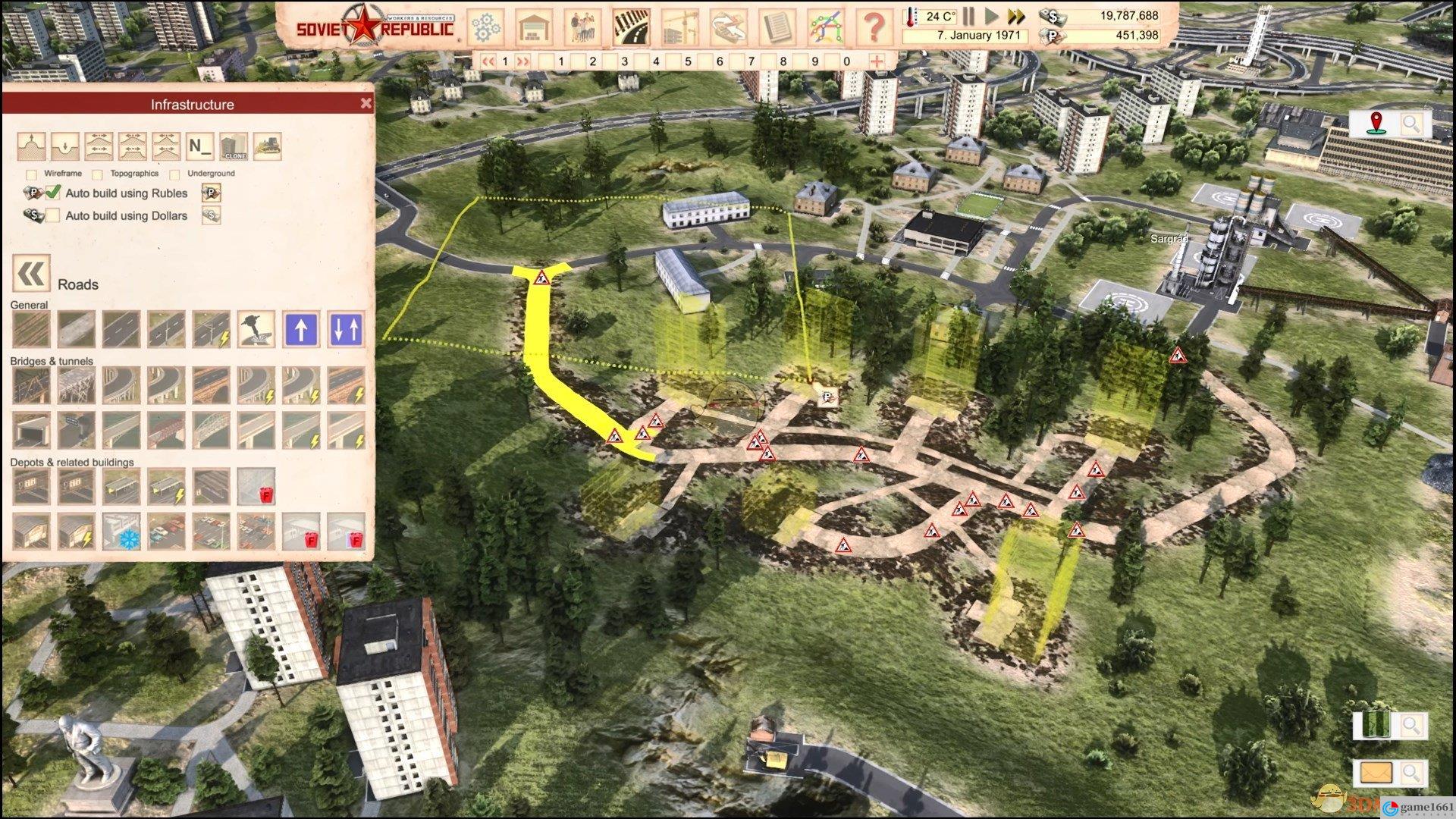Select the raise terrain tool
This screenshot has width=1456, height=819.
point(32,146)
